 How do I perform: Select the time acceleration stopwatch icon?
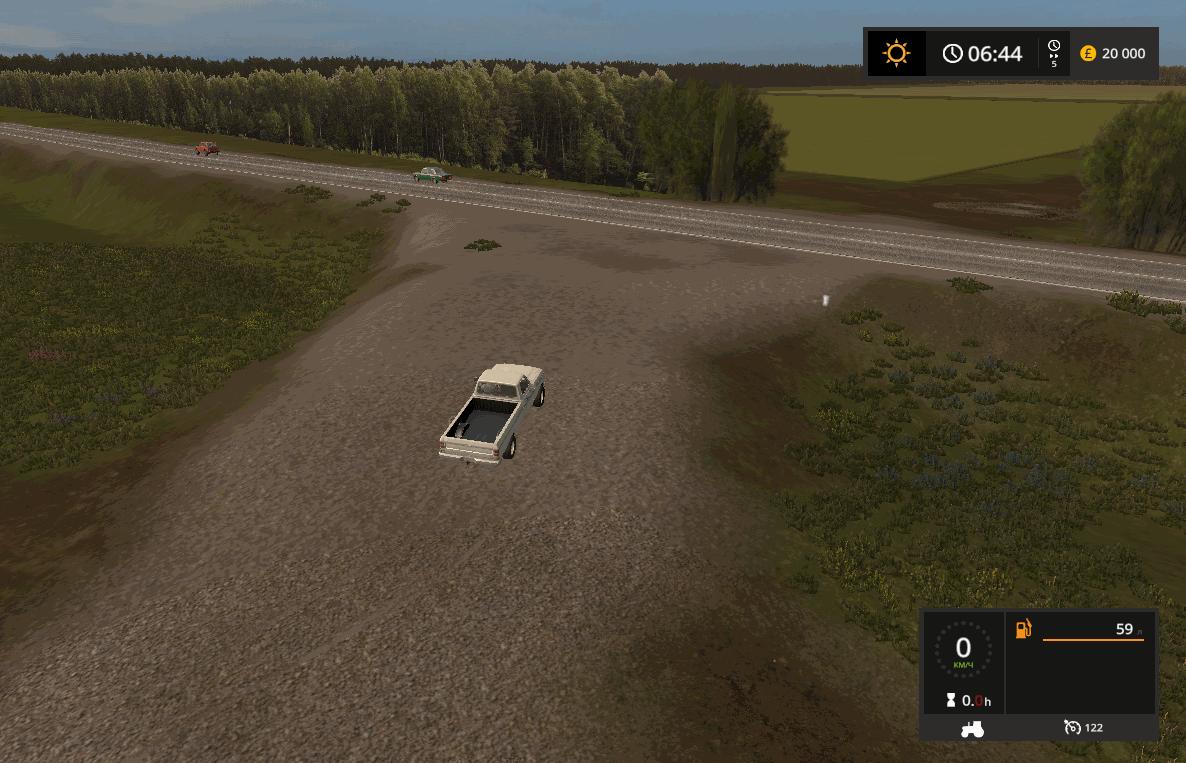pos(1054,47)
